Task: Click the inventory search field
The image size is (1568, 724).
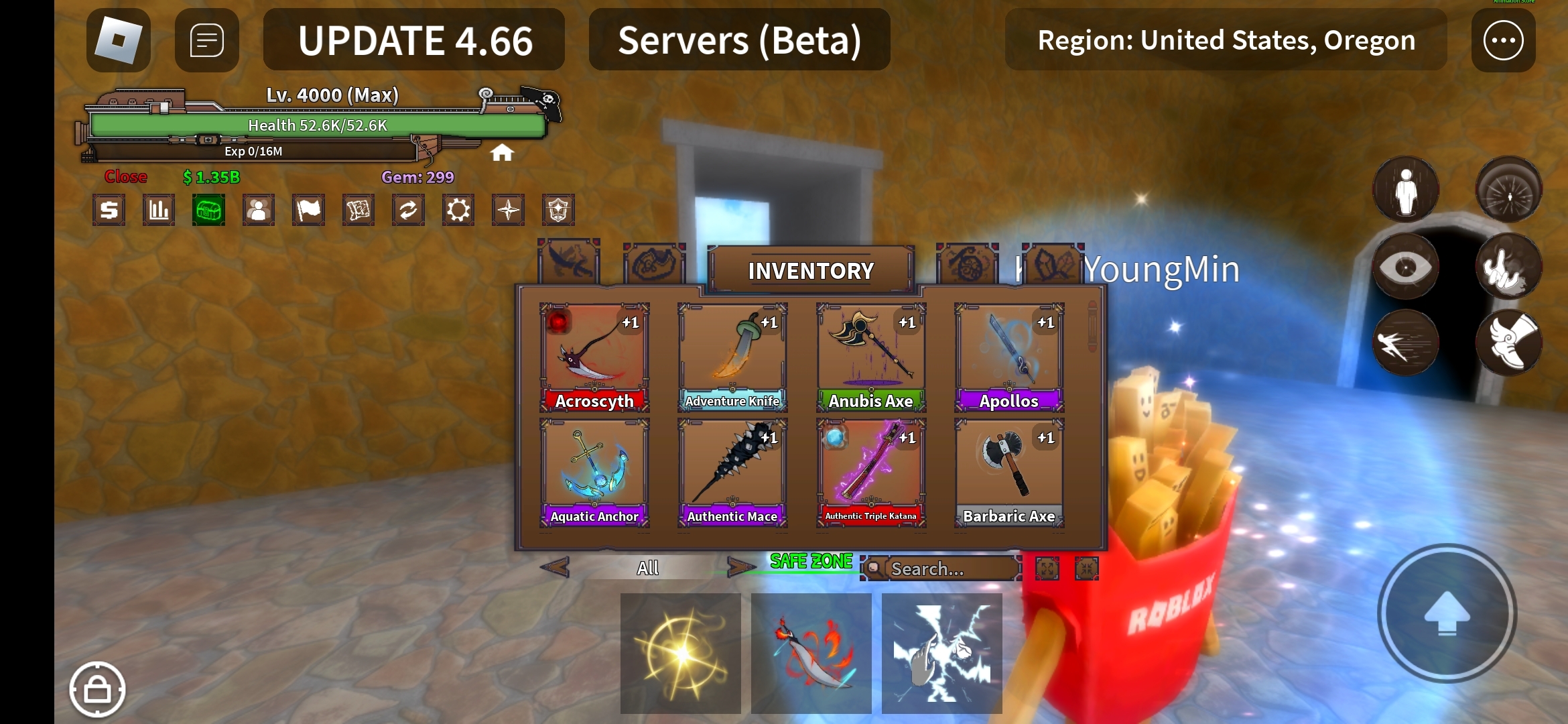Action: (x=948, y=568)
